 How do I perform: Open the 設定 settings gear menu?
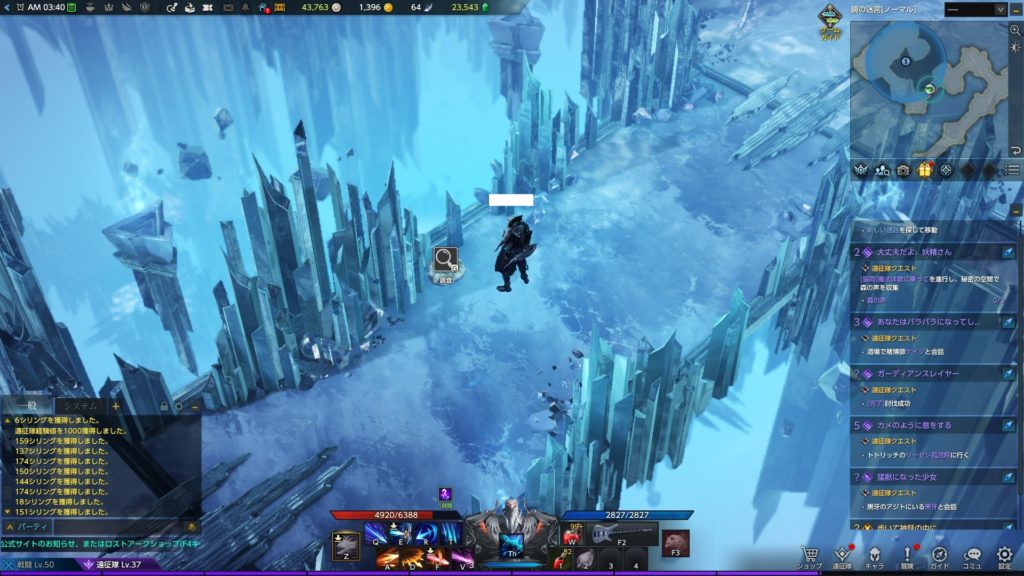pyautogui.click(x=1004, y=555)
